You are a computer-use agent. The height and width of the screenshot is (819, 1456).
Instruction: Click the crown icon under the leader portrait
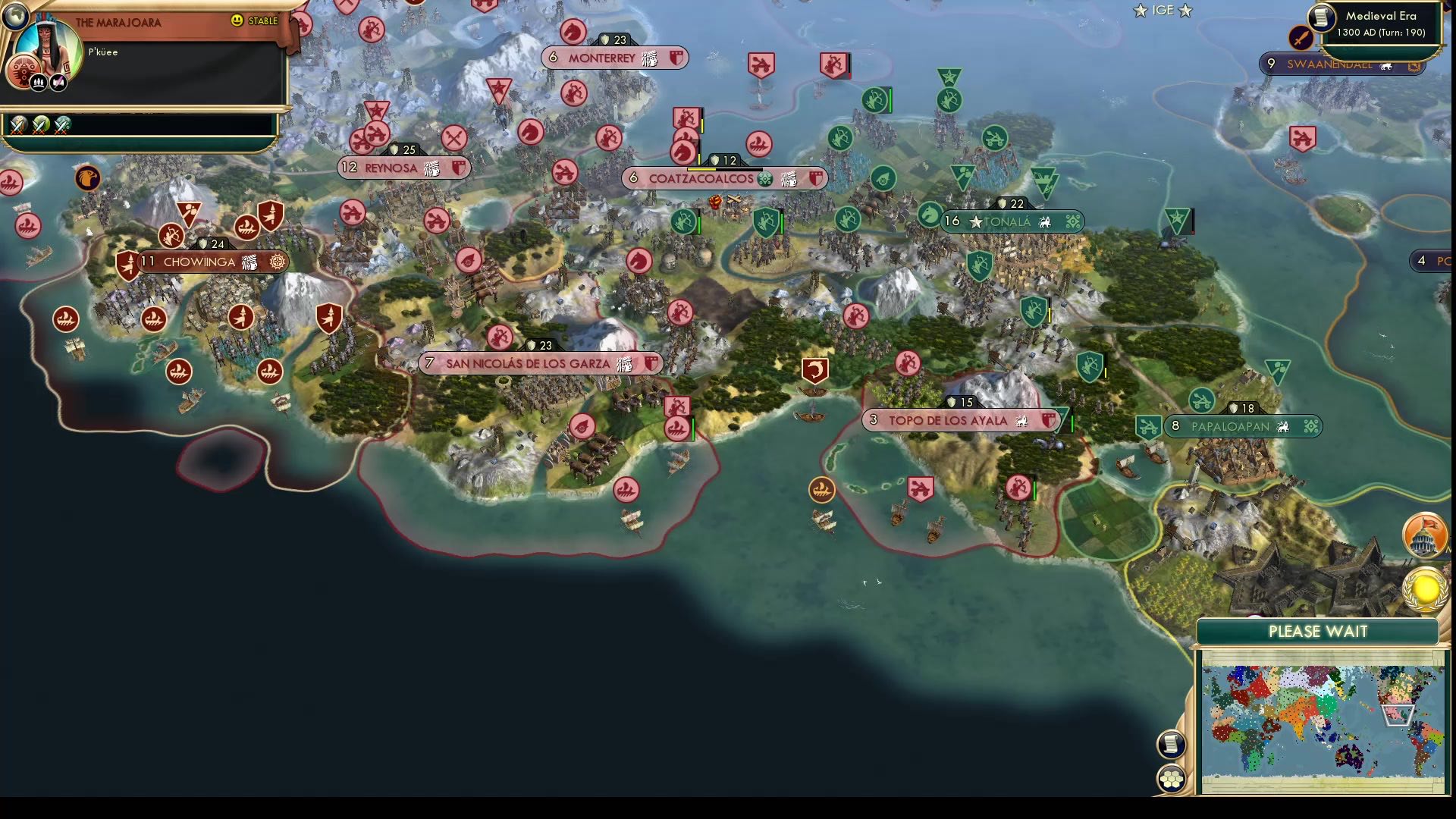(x=38, y=83)
